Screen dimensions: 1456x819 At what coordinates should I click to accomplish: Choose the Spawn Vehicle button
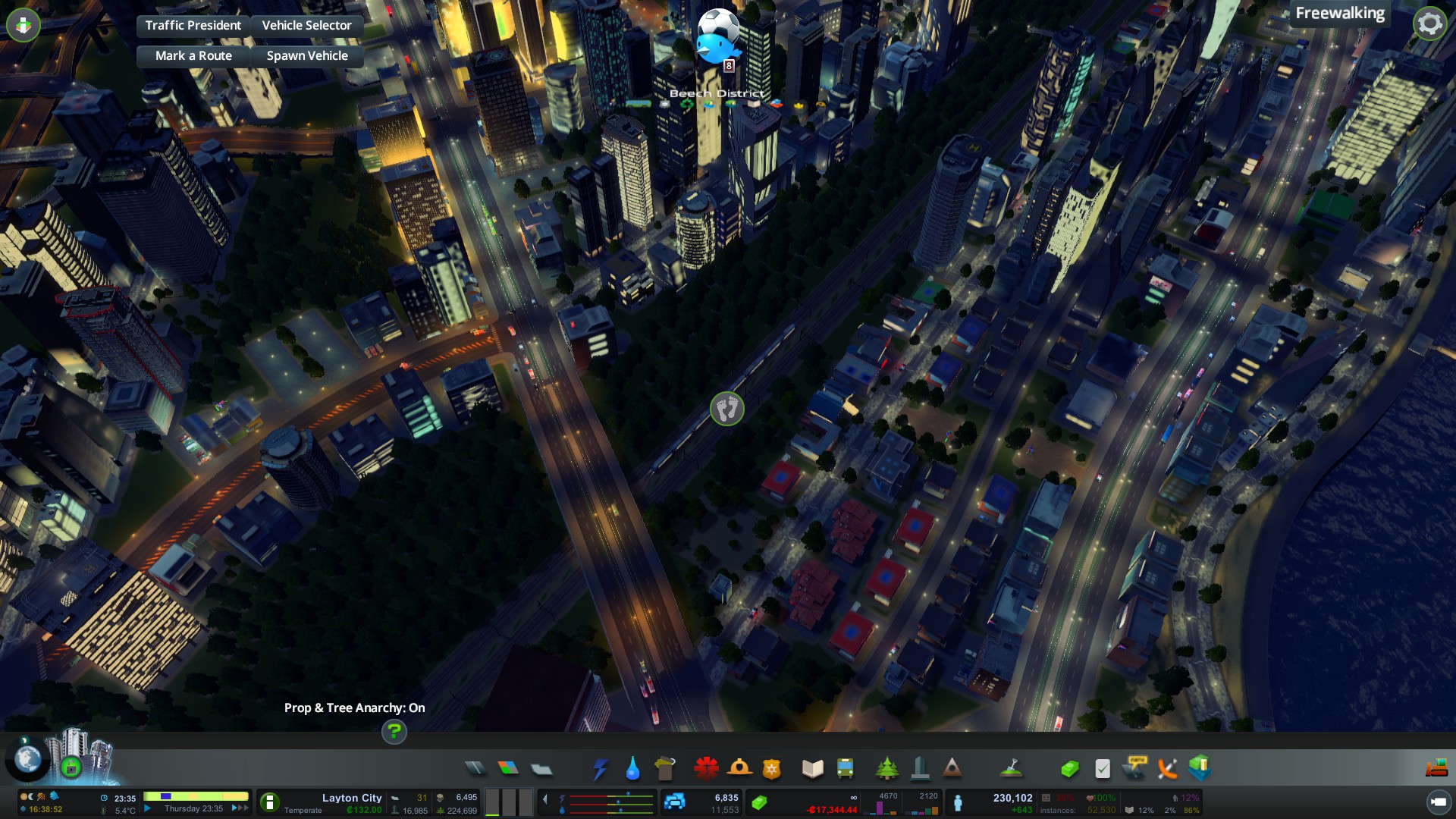pyautogui.click(x=306, y=55)
